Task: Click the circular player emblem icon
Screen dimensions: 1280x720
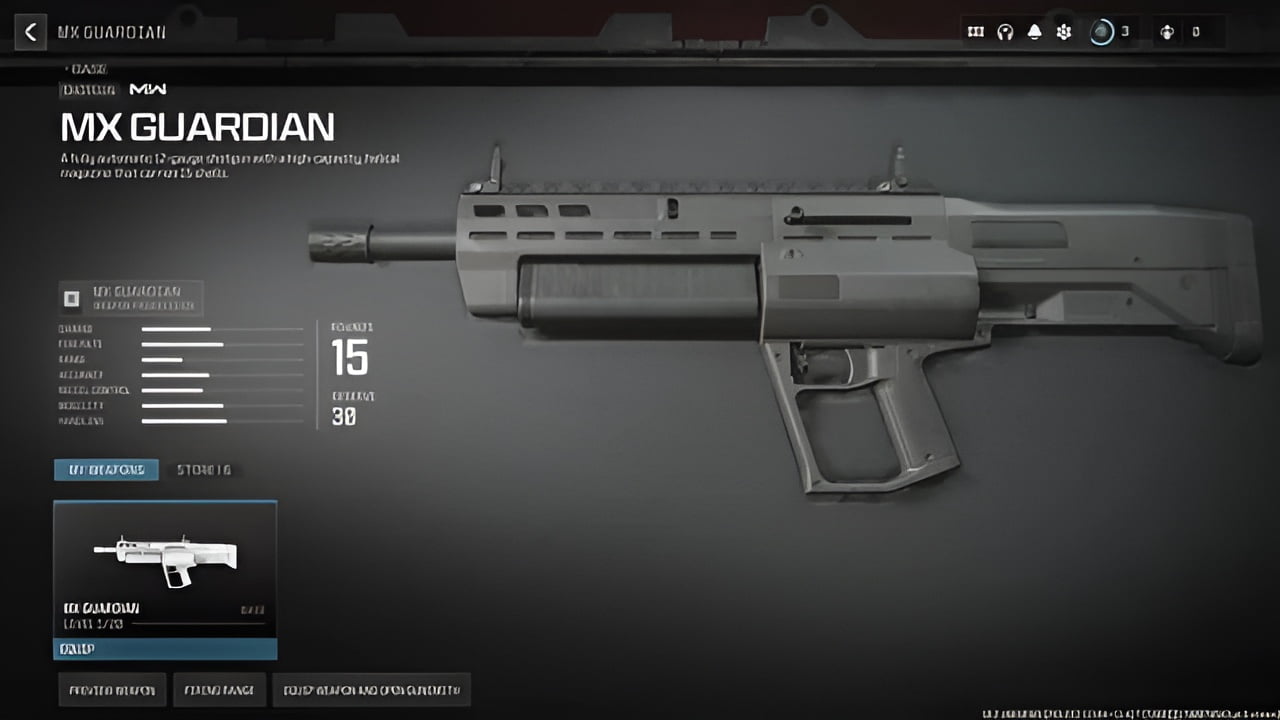Action: (1100, 31)
